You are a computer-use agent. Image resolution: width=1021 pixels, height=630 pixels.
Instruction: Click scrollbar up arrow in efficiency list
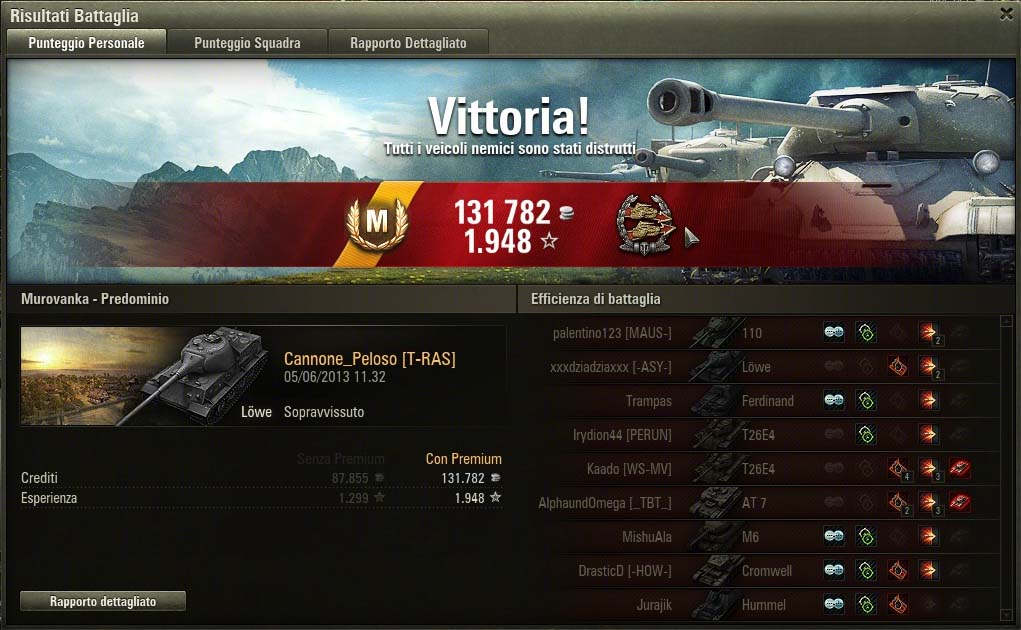tap(1006, 322)
